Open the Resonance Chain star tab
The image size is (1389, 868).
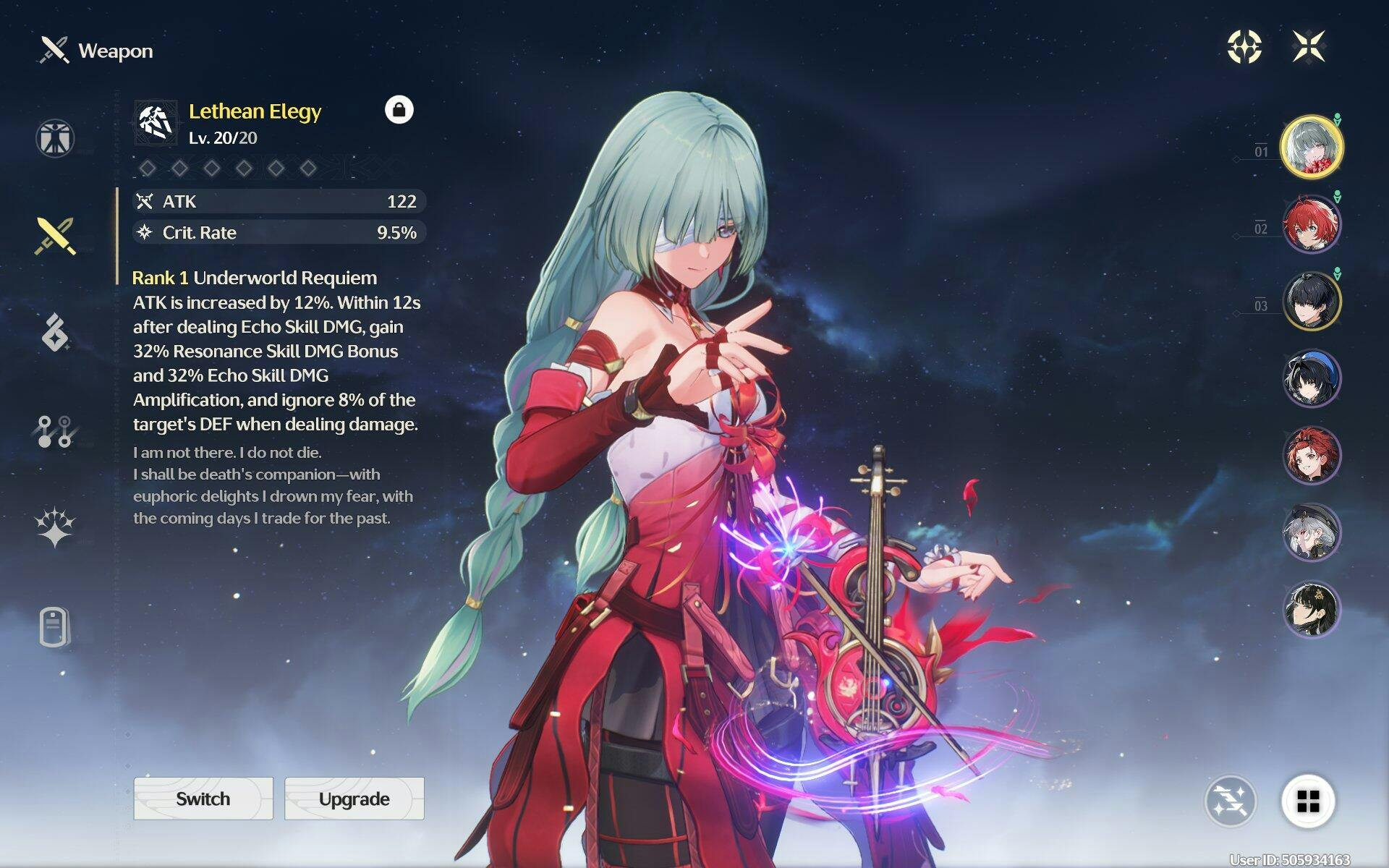(x=55, y=527)
